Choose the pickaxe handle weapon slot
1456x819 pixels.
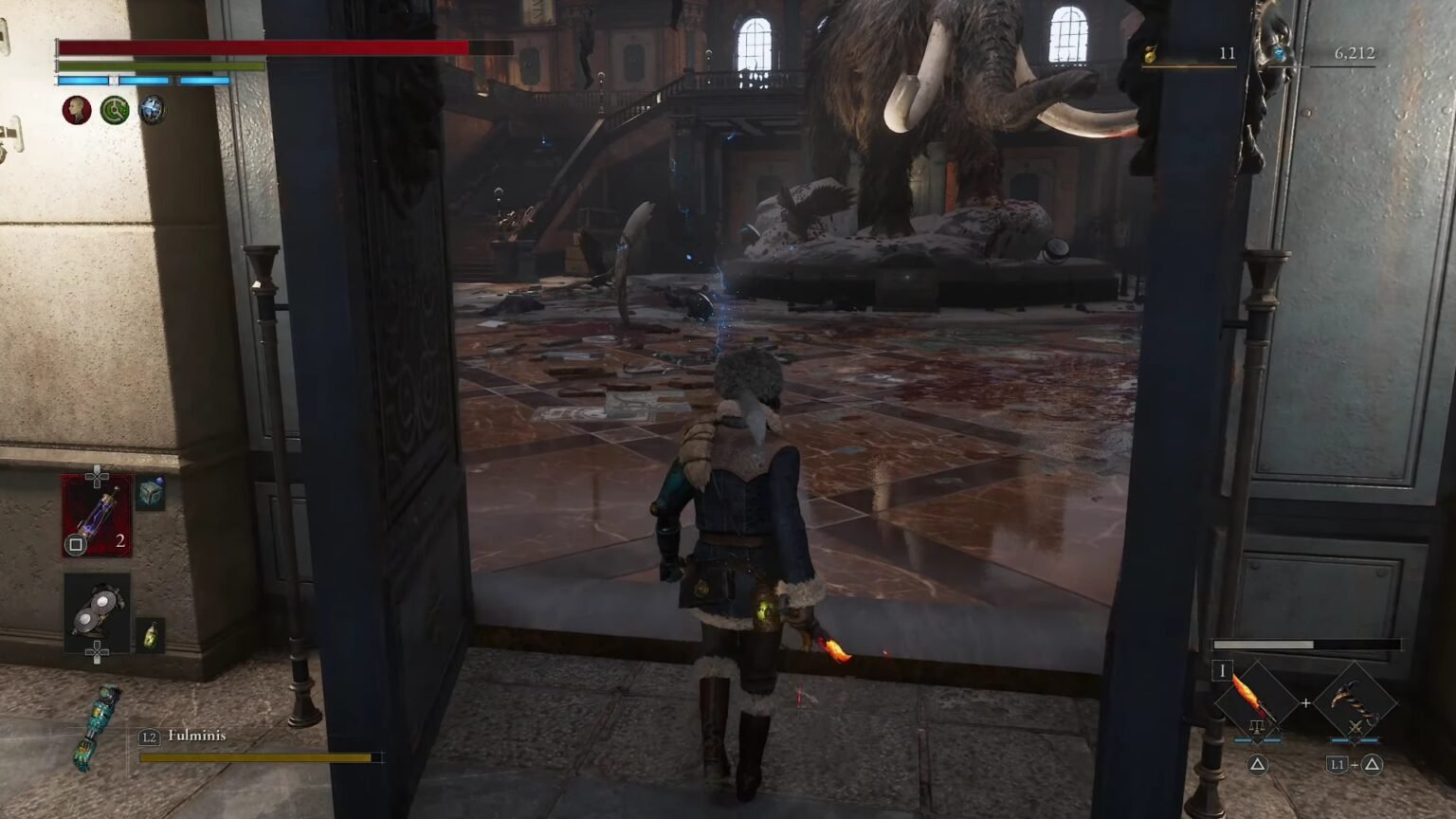click(1354, 702)
